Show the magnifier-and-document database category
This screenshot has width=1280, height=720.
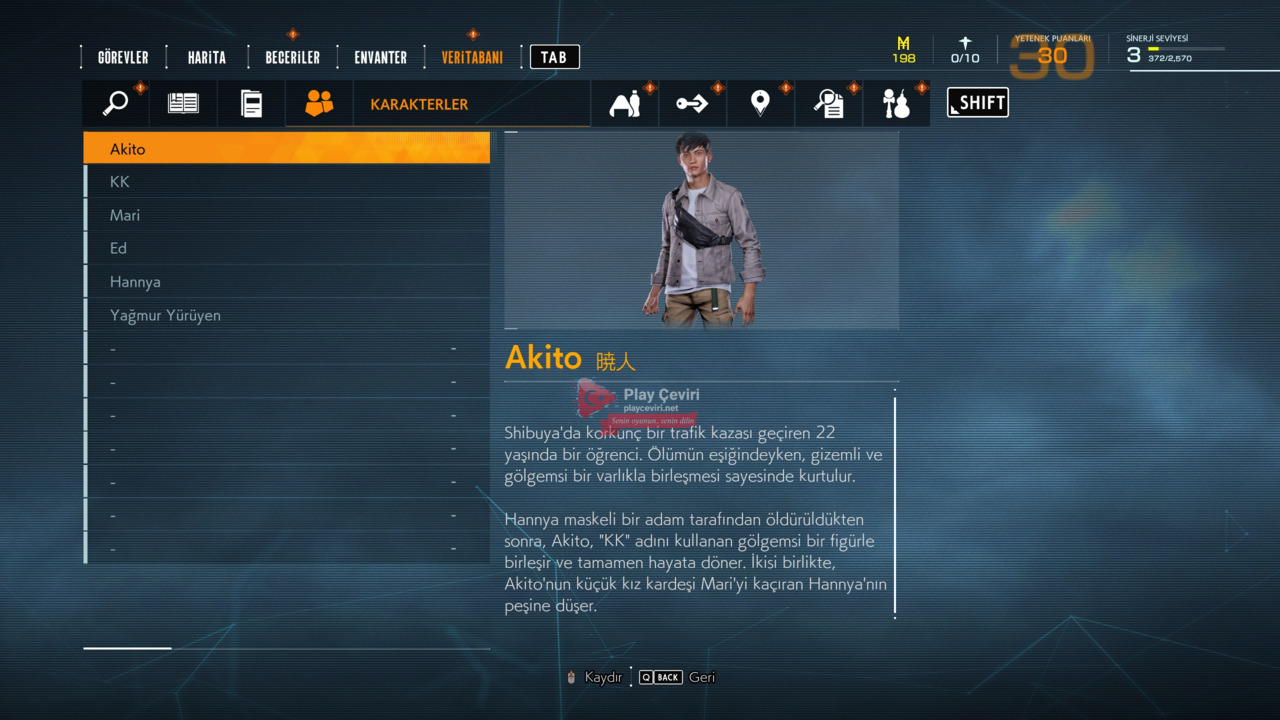coord(828,103)
